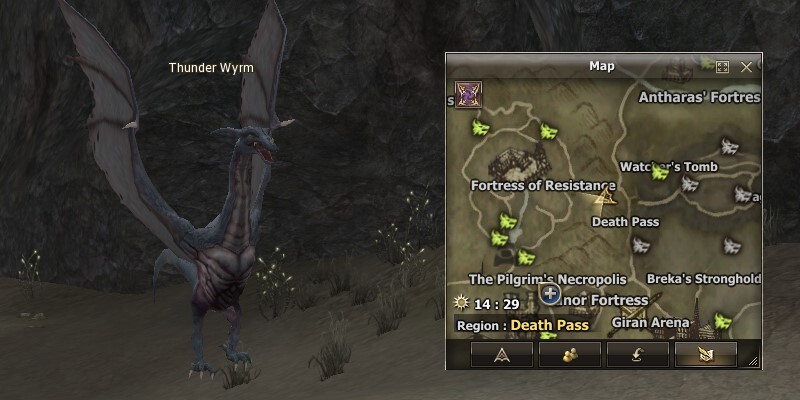Select the player arrow marker at Death Pass
Screen dimensions: 800x400
(604, 197)
